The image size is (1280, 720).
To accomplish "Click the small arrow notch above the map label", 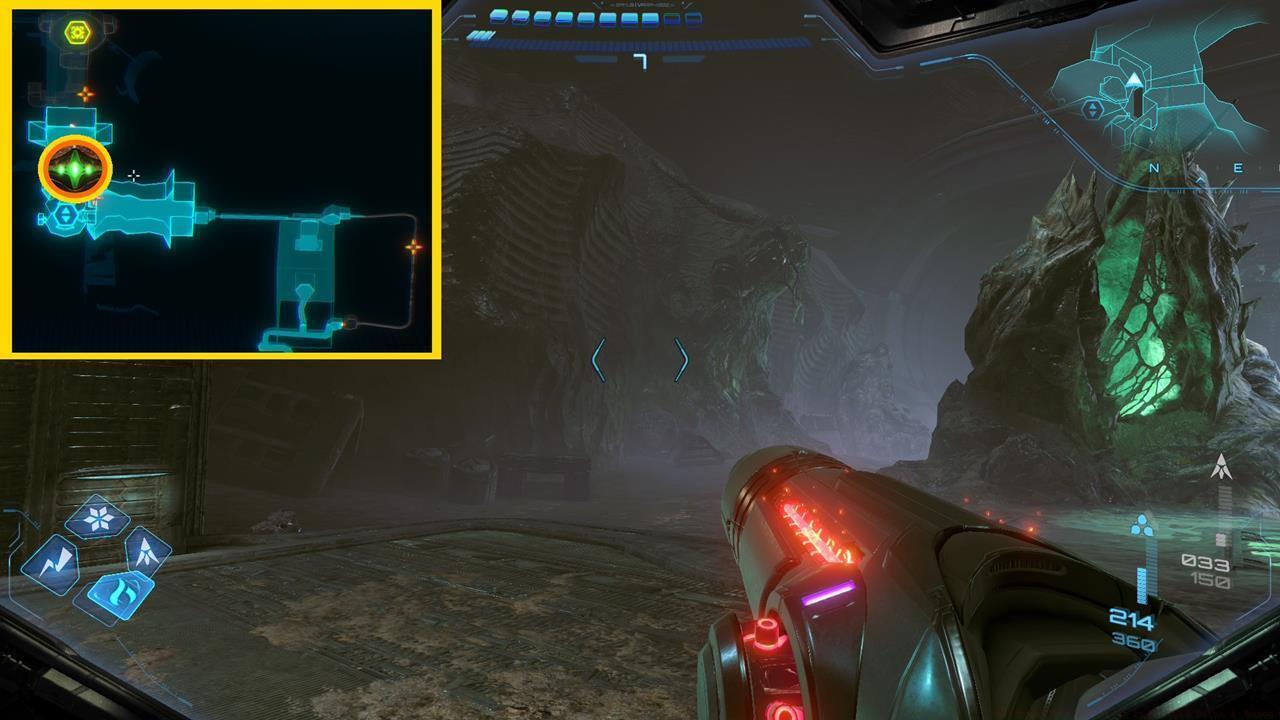I will point(1201,178).
